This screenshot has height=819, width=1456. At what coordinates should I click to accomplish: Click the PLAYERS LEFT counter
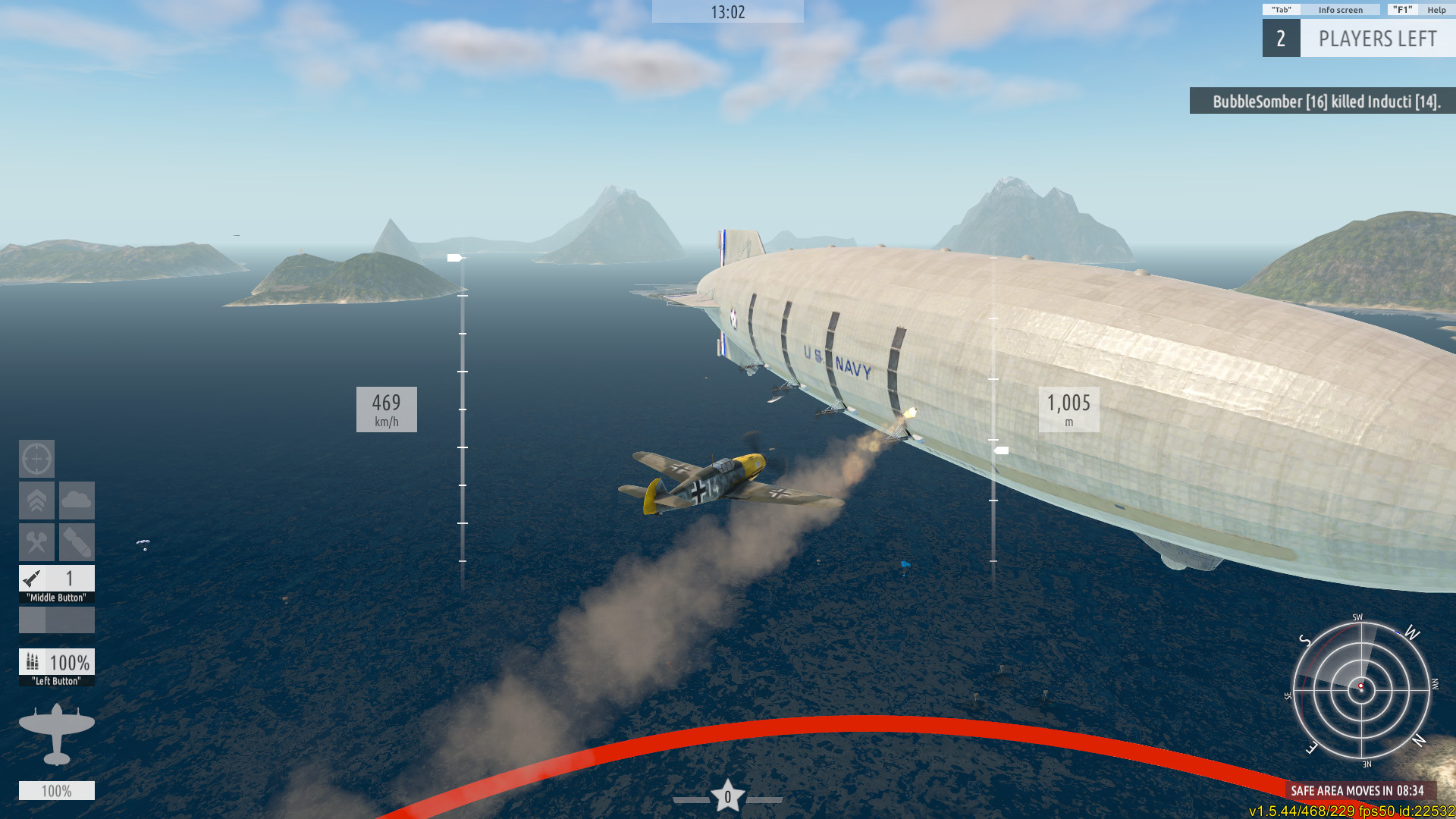(1377, 39)
